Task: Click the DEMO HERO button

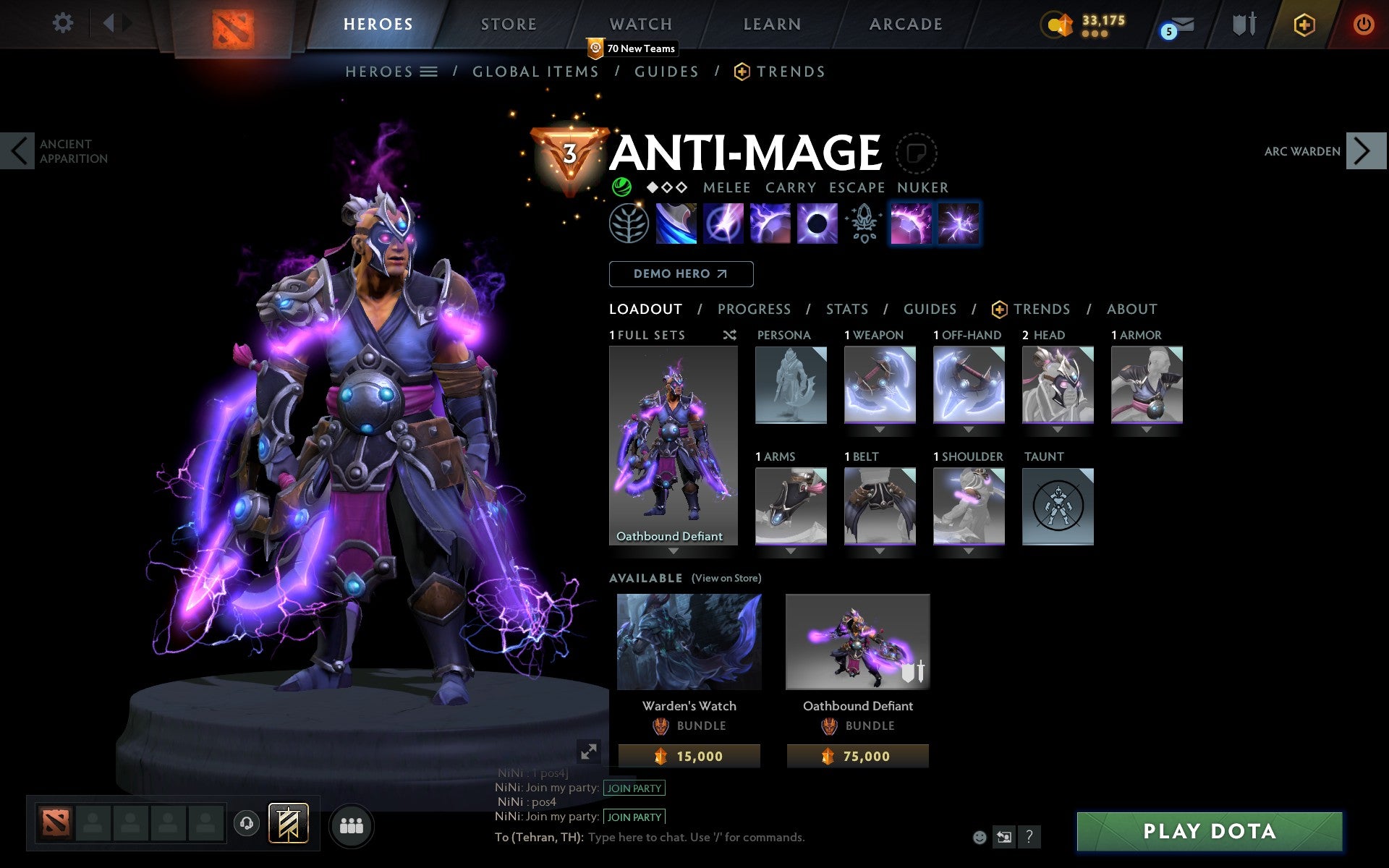Action: click(681, 273)
